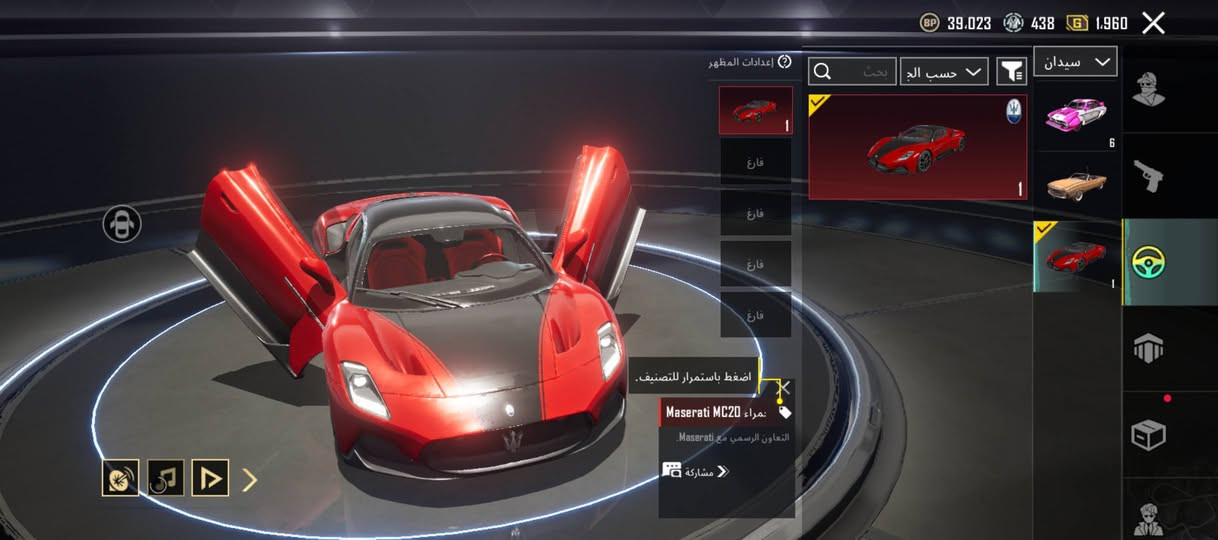This screenshot has width=1218, height=540.
Task: Click the vehicle music note icon
Action: (166, 479)
